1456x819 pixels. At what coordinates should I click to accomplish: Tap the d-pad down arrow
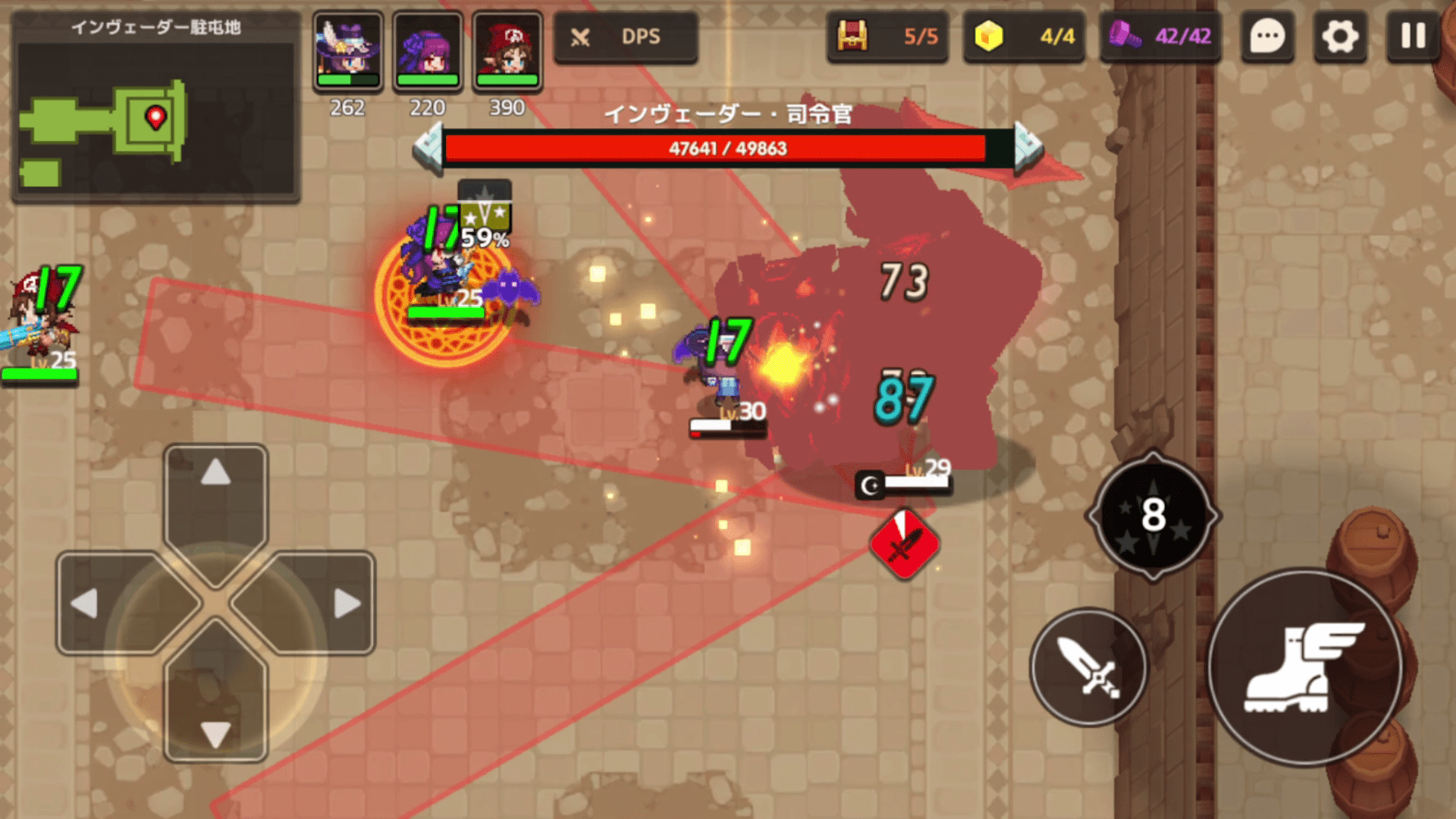point(216,734)
